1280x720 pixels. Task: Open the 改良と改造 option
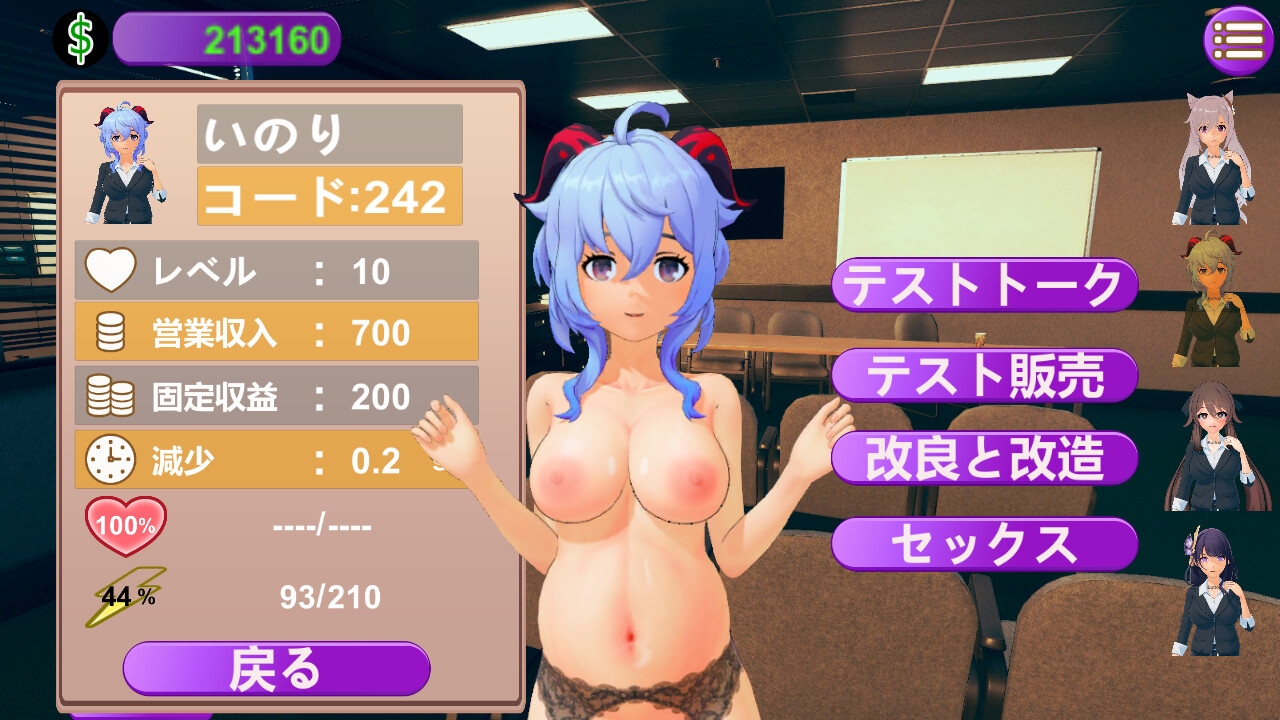click(x=984, y=459)
